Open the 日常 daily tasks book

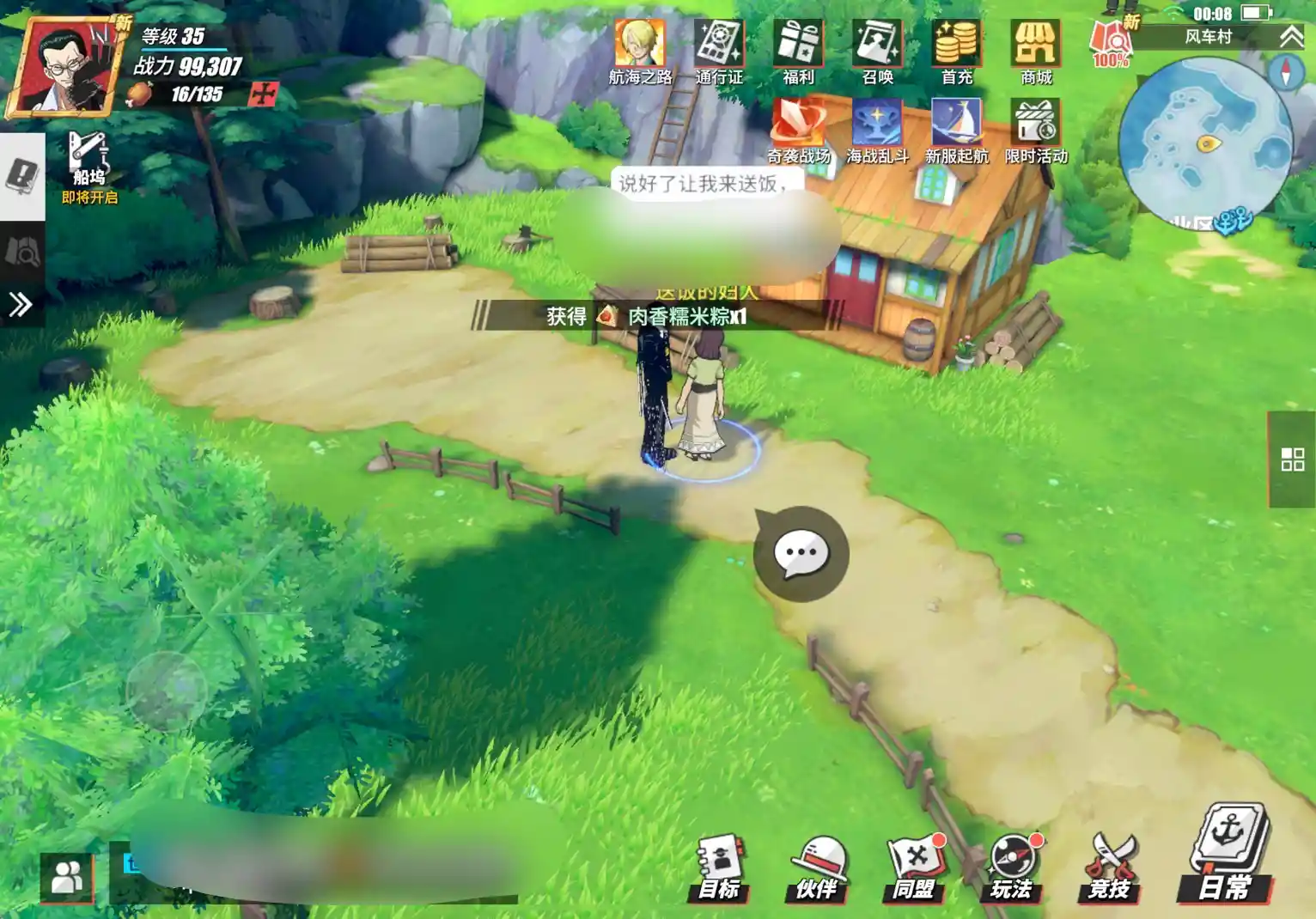[x=1228, y=855]
